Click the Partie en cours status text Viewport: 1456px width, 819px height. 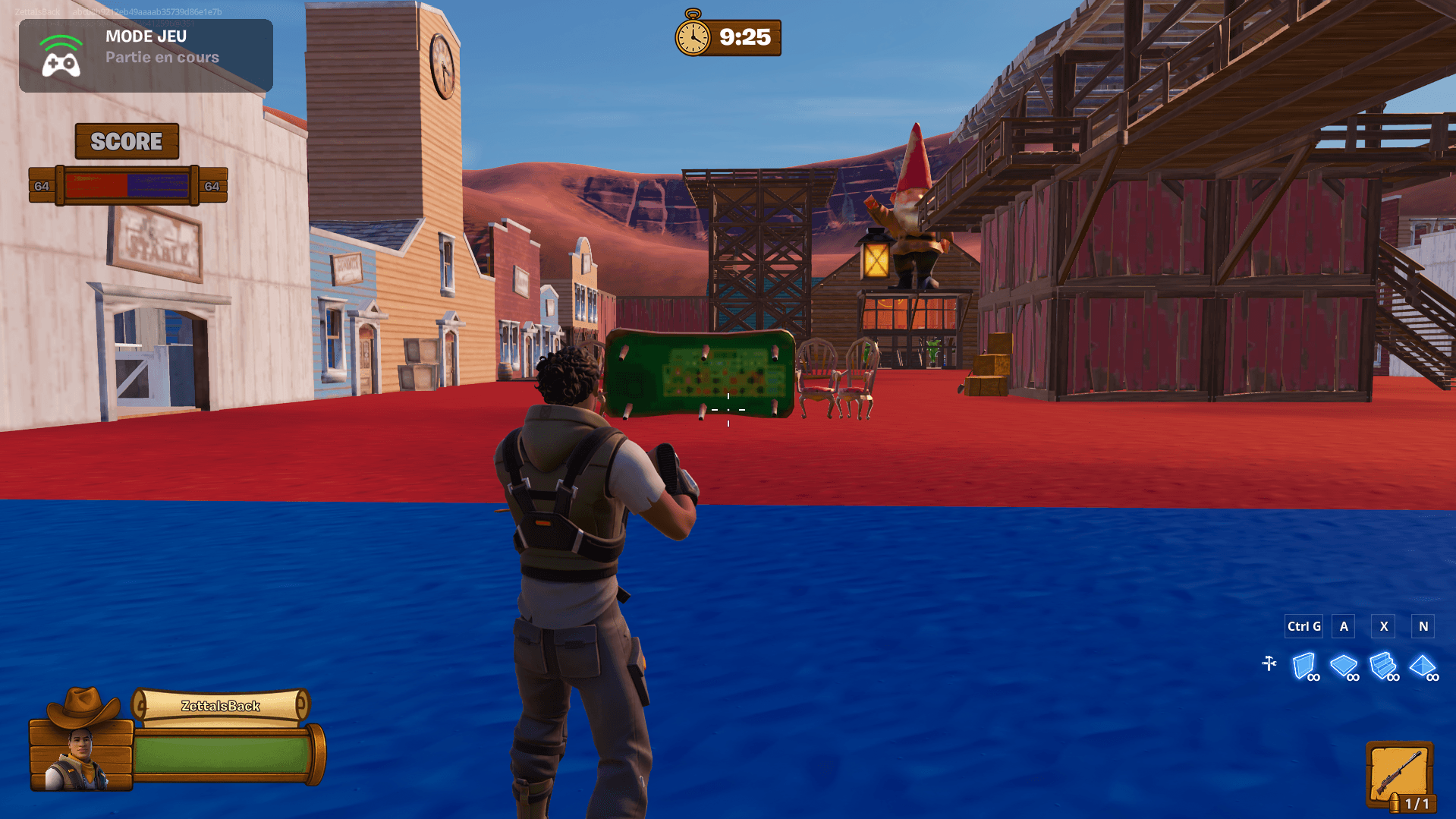click(162, 57)
